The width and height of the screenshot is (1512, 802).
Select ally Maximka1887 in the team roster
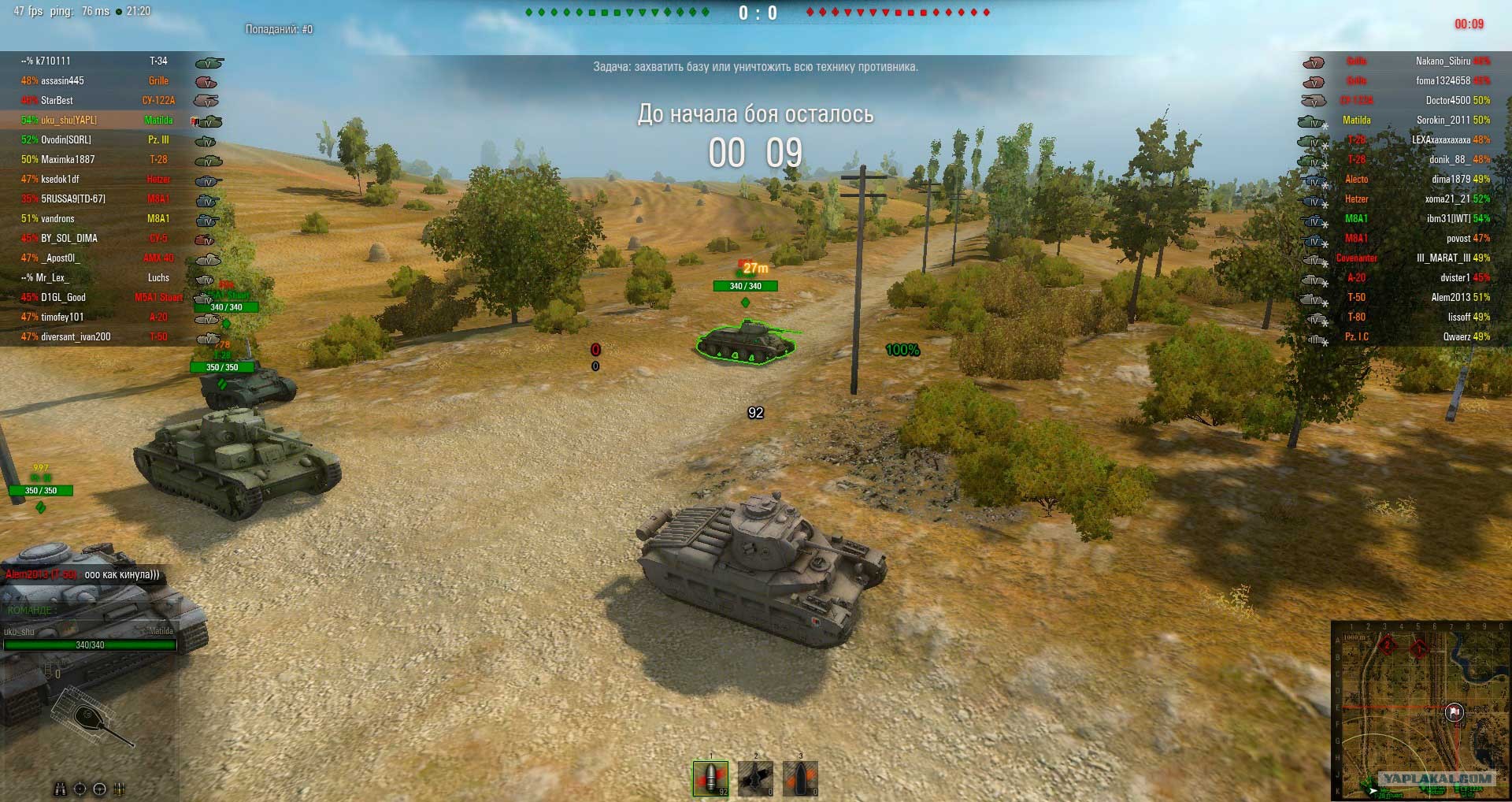pyautogui.click(x=68, y=159)
